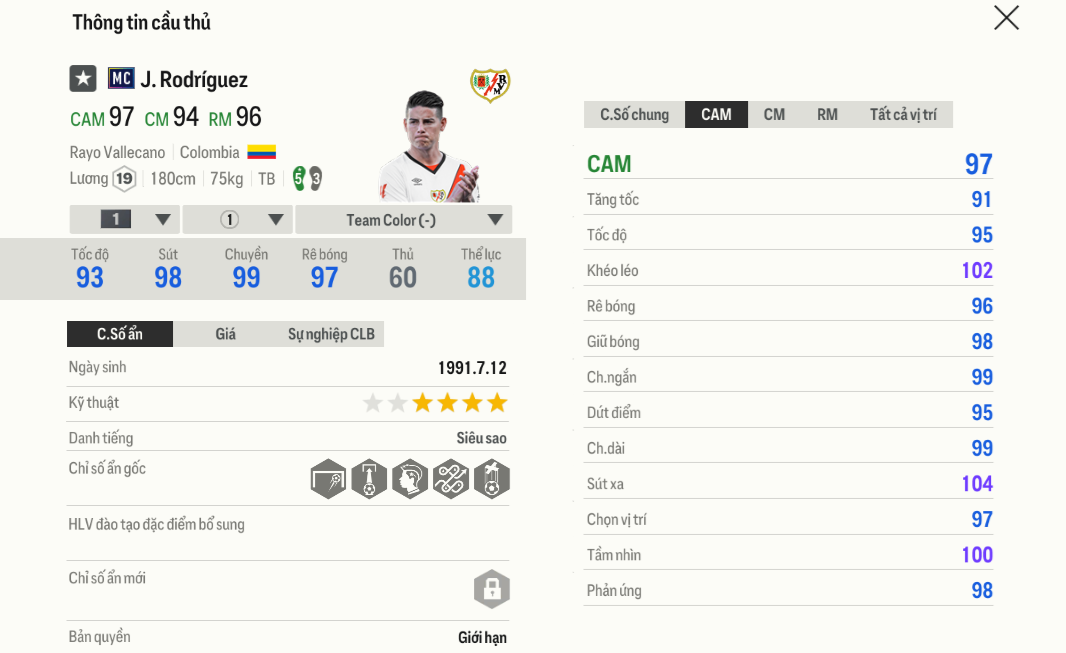Open the circled level 1 dropdown
This screenshot has height=653, width=1066.
[x=238, y=220]
